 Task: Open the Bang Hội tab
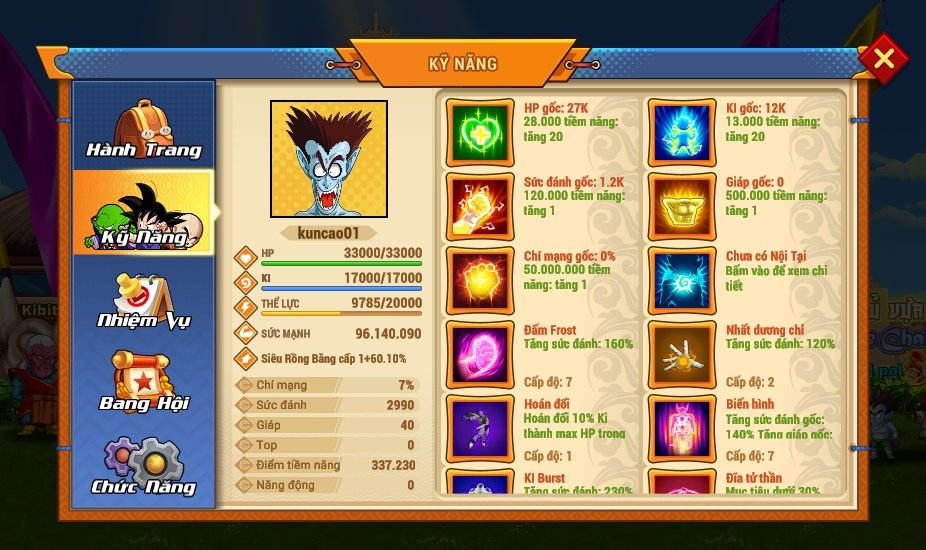coord(143,382)
